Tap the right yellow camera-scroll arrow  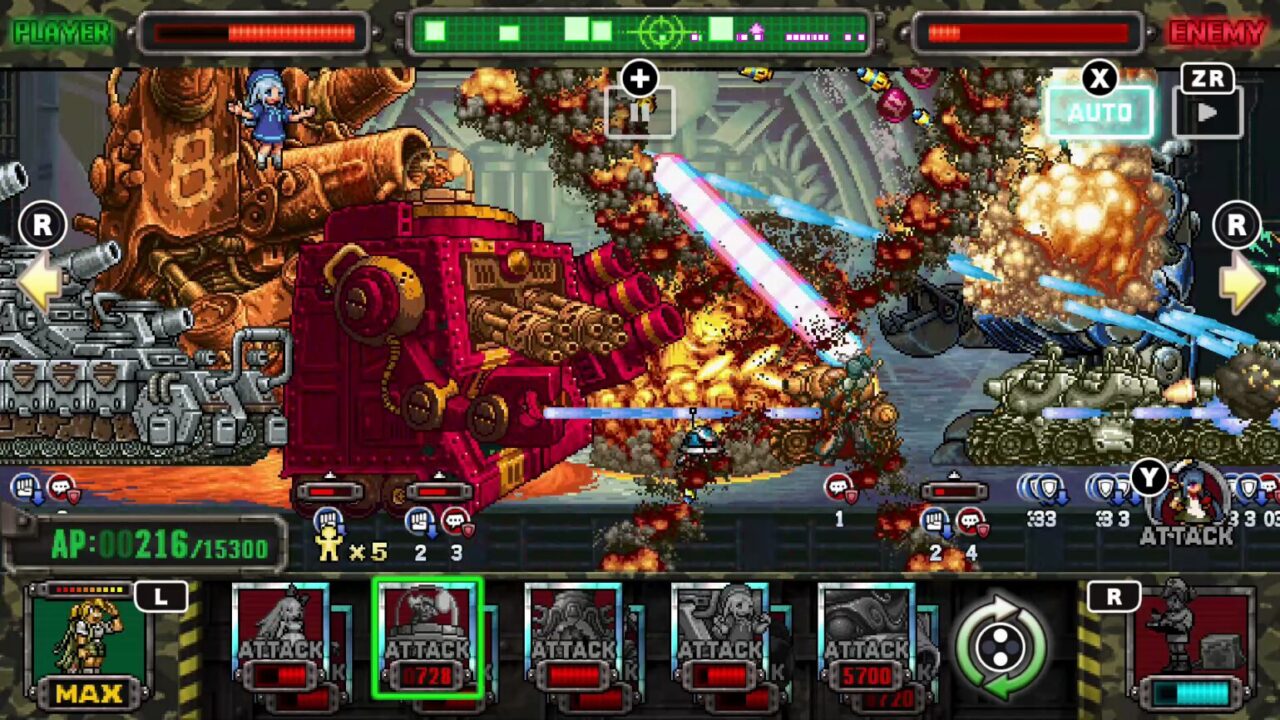[x=1243, y=283]
